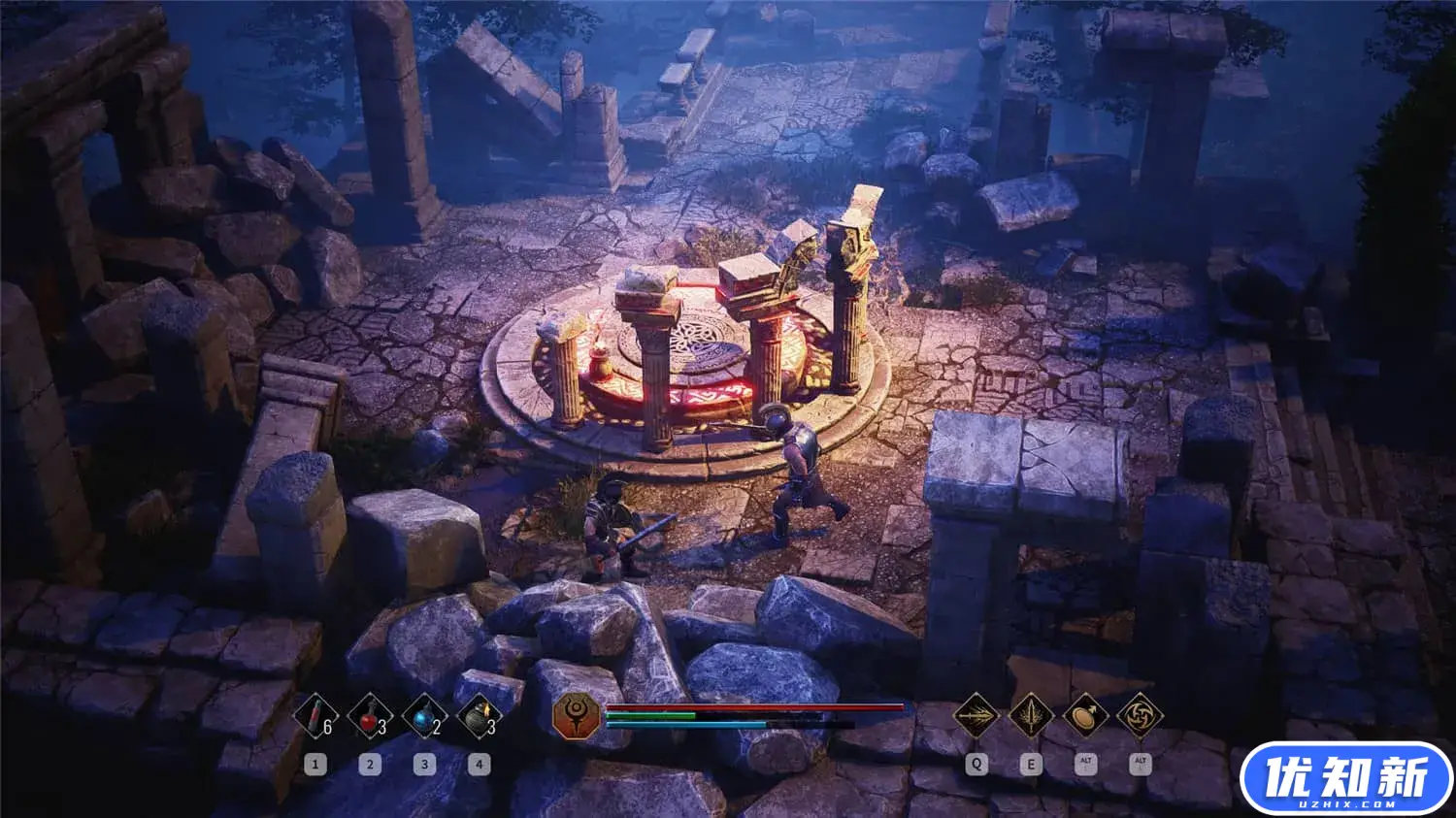This screenshot has width=1456, height=818.
Task: Trigger the upright sword burst ability
Action: tap(1031, 717)
